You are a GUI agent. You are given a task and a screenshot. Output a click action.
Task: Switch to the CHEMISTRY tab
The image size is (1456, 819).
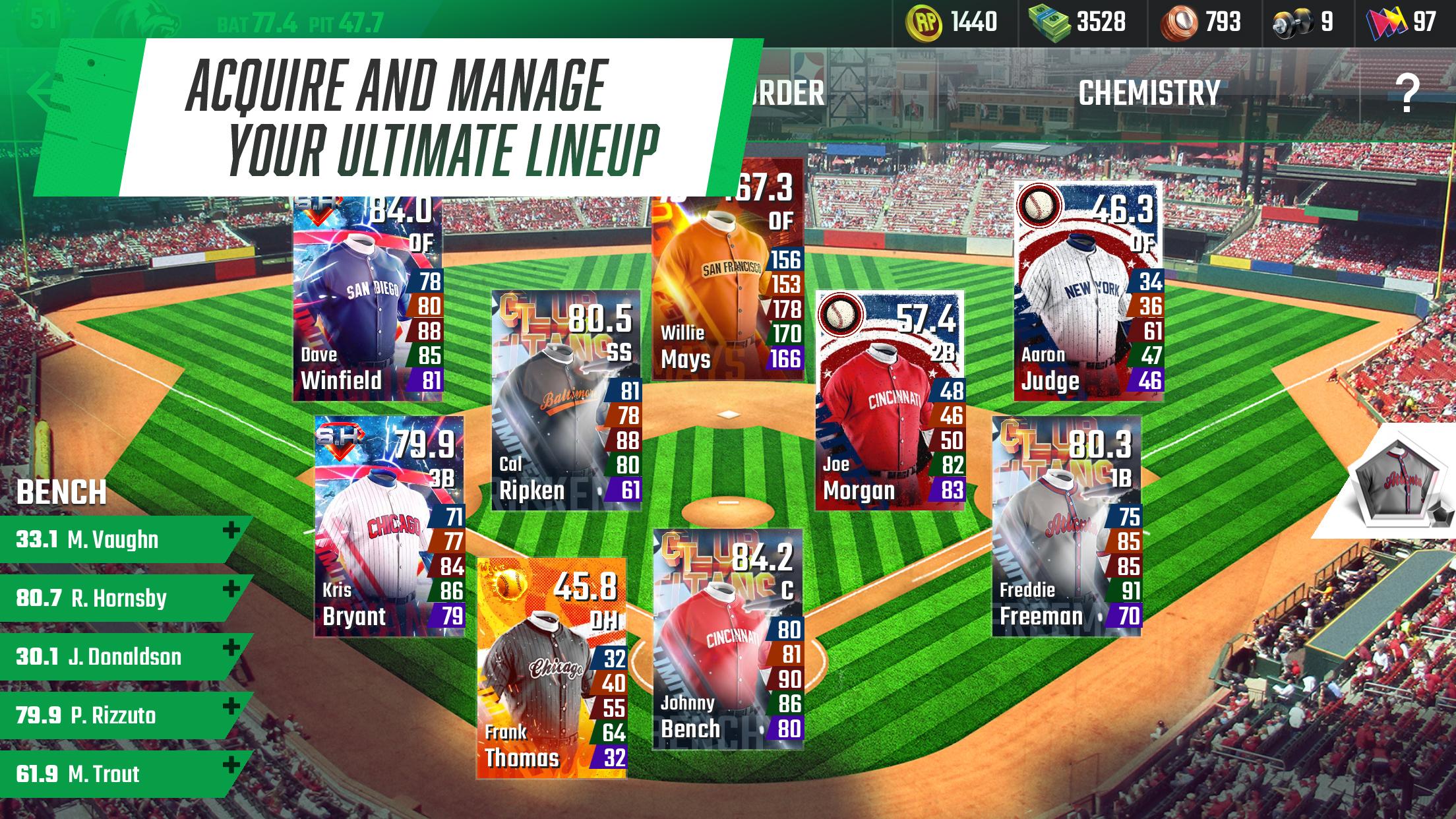[1147, 92]
